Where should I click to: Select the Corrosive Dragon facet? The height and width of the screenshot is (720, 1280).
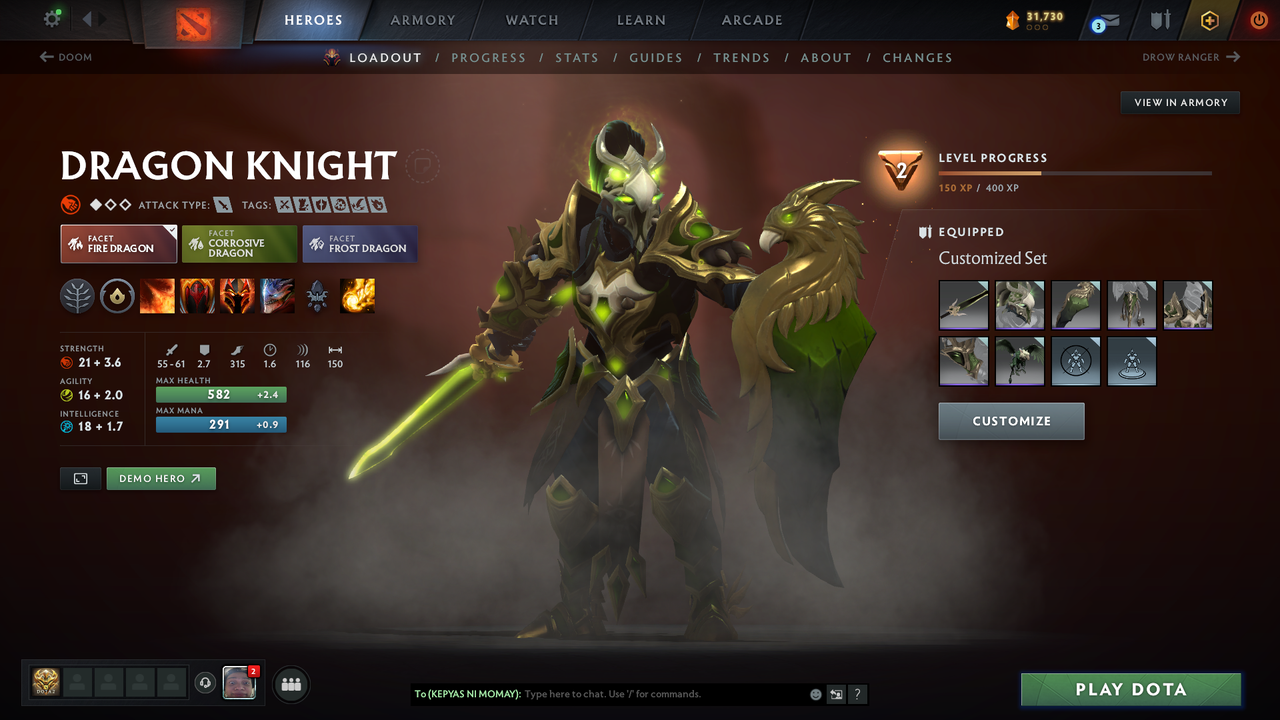(x=238, y=243)
